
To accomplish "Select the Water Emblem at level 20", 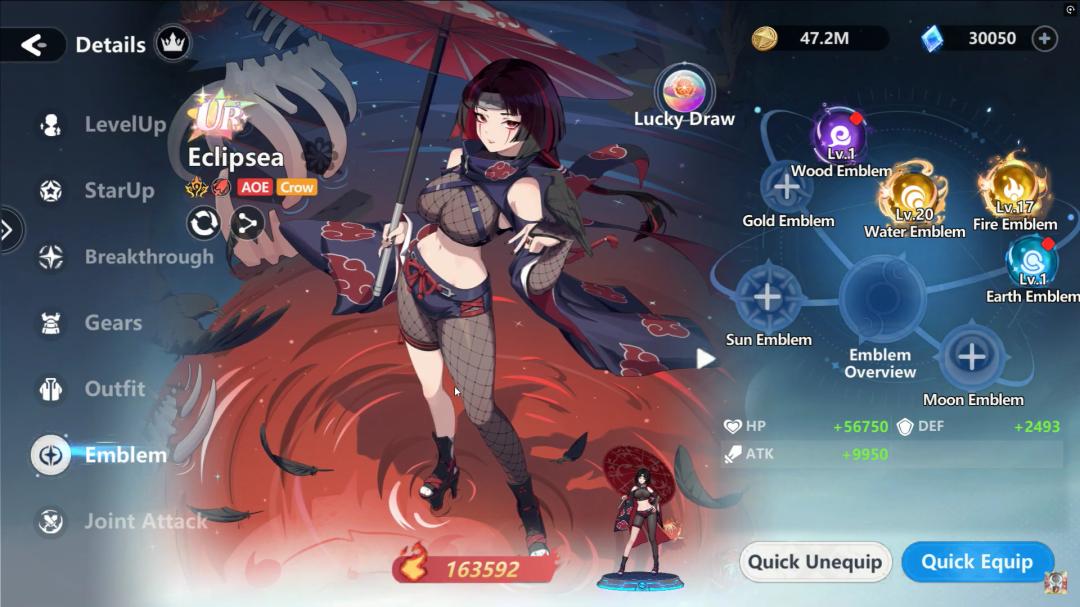I will coord(913,199).
